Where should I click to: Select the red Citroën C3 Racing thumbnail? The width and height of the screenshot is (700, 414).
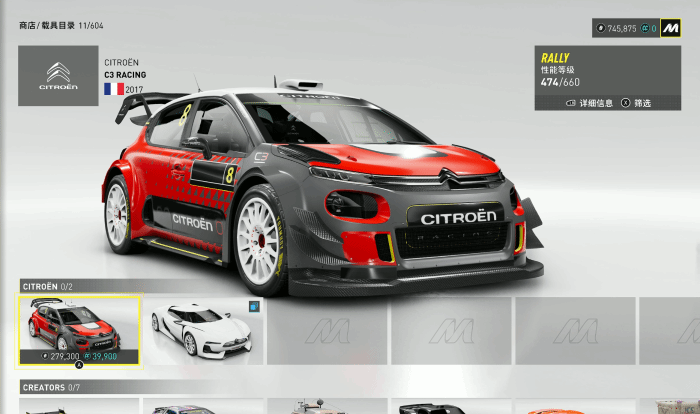79,329
